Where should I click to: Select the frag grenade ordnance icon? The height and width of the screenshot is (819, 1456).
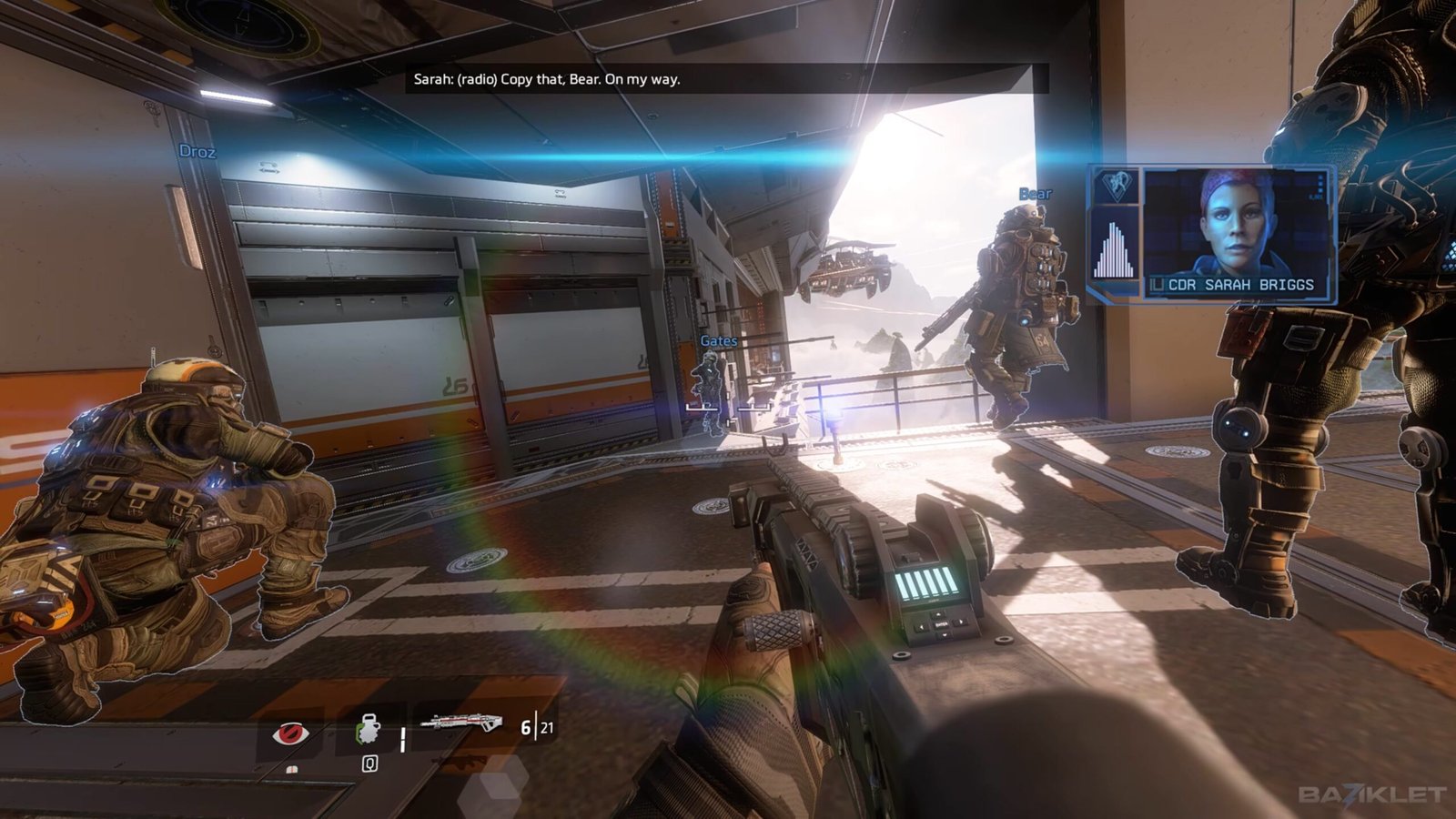[x=369, y=730]
